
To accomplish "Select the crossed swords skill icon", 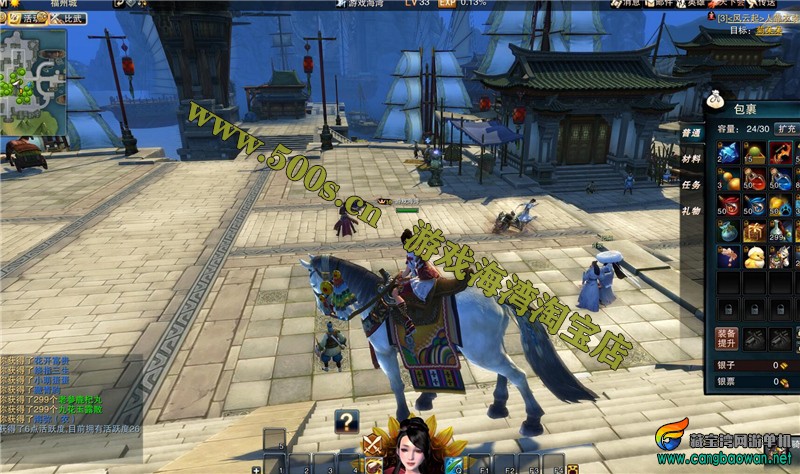I will tap(373, 443).
